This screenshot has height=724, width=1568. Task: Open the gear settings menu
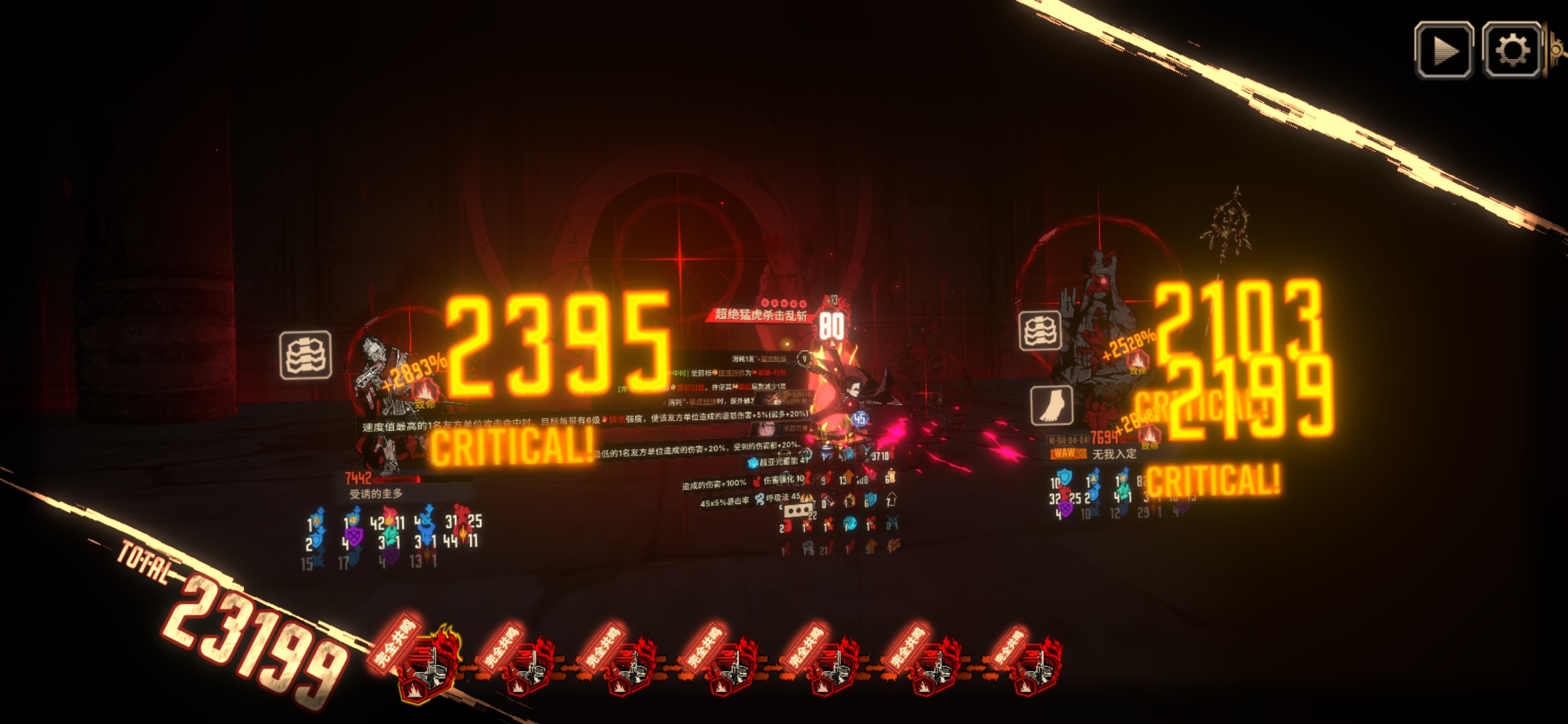tap(1512, 50)
